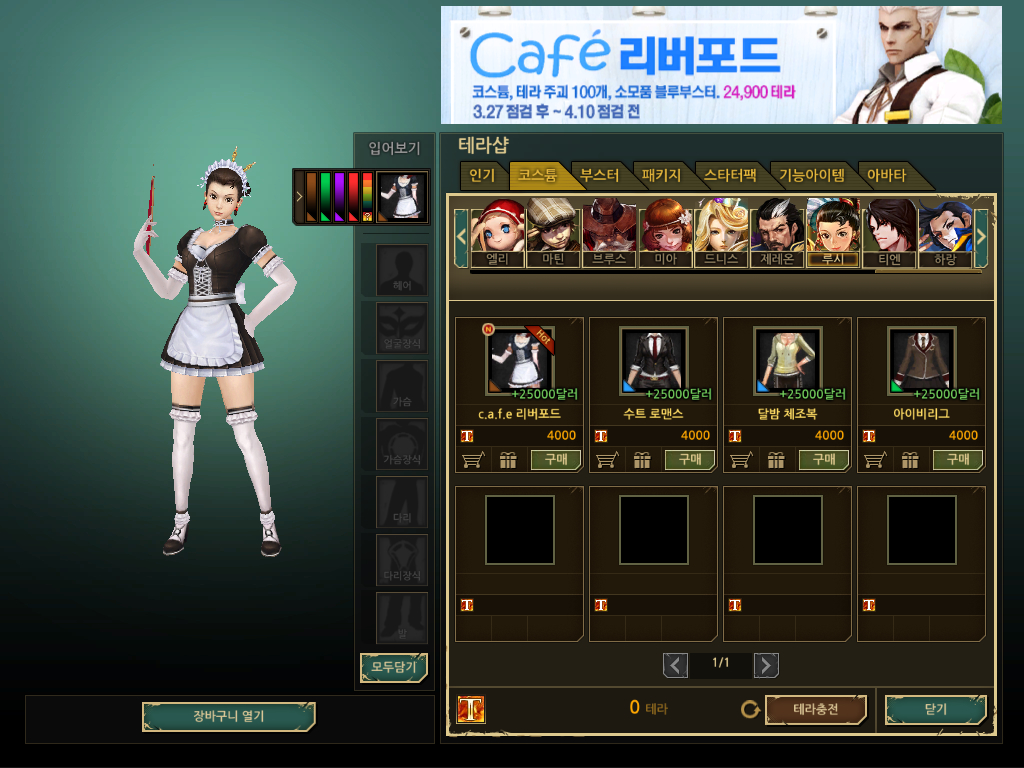1024x768 pixels.
Task: Click the 모두담기 button
Action: (x=393, y=667)
